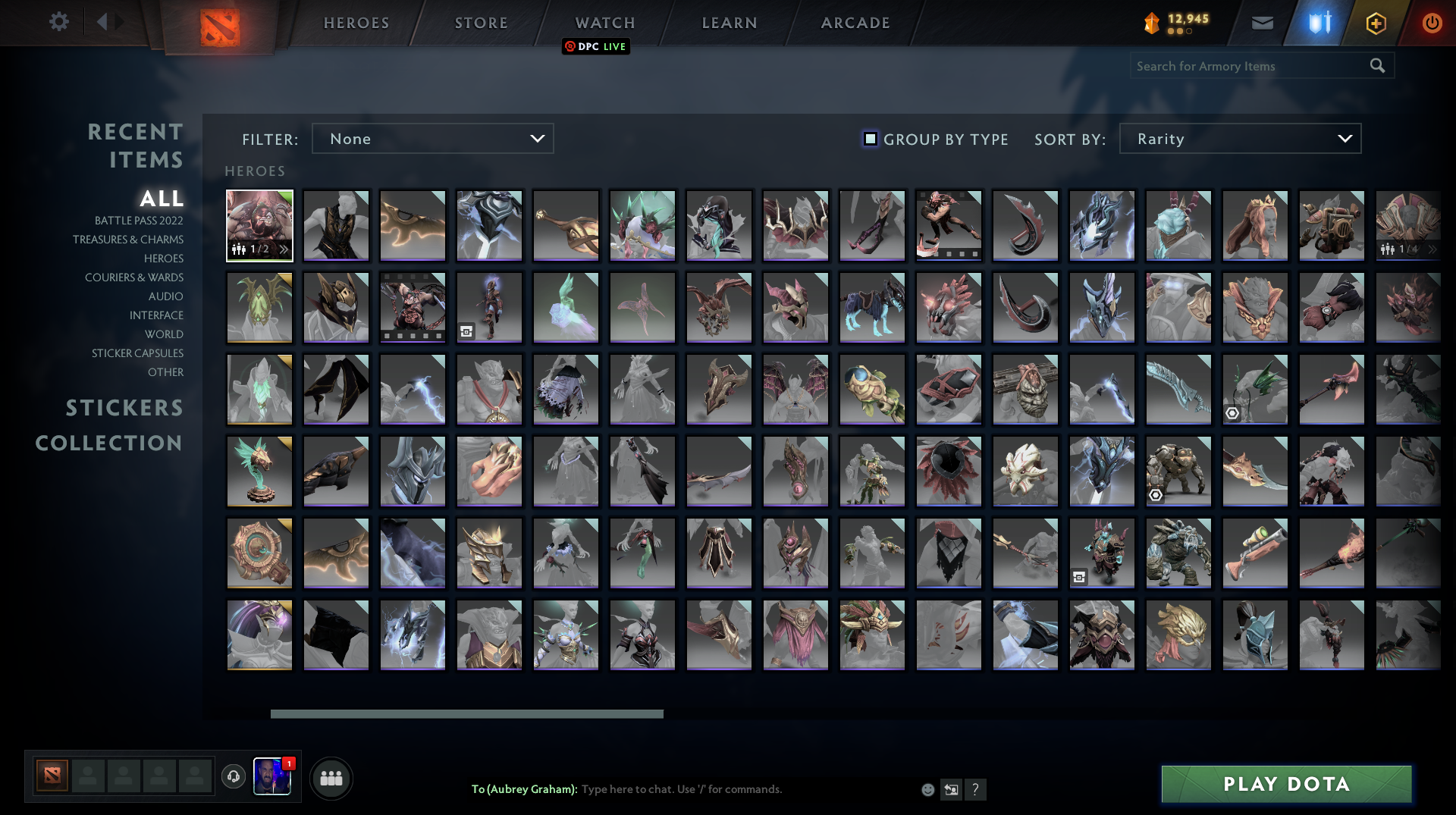Click the back navigation arrows near settings
The image size is (1456, 815).
click(x=108, y=21)
